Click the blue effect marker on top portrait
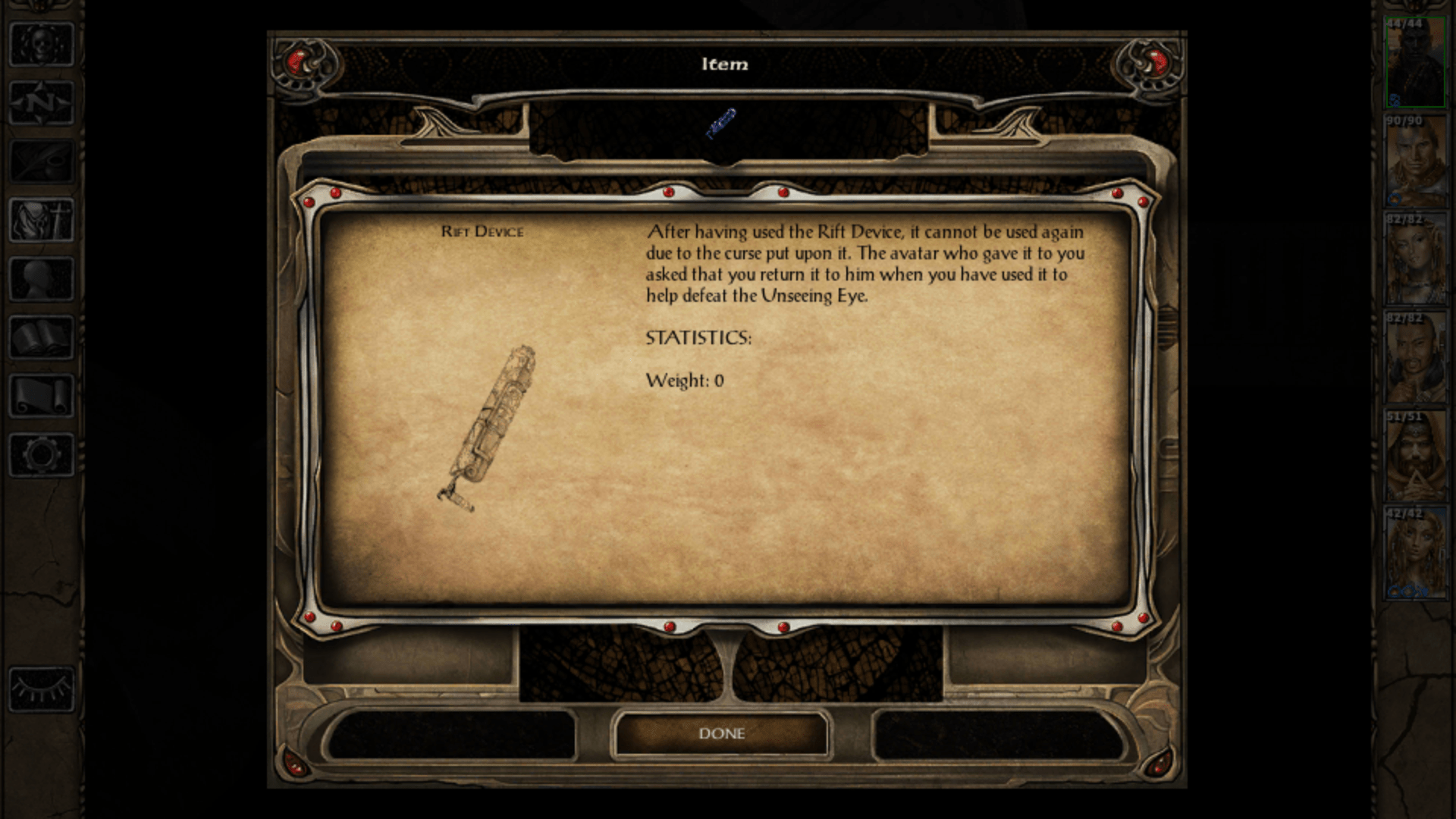The width and height of the screenshot is (1456, 819). click(x=1395, y=98)
